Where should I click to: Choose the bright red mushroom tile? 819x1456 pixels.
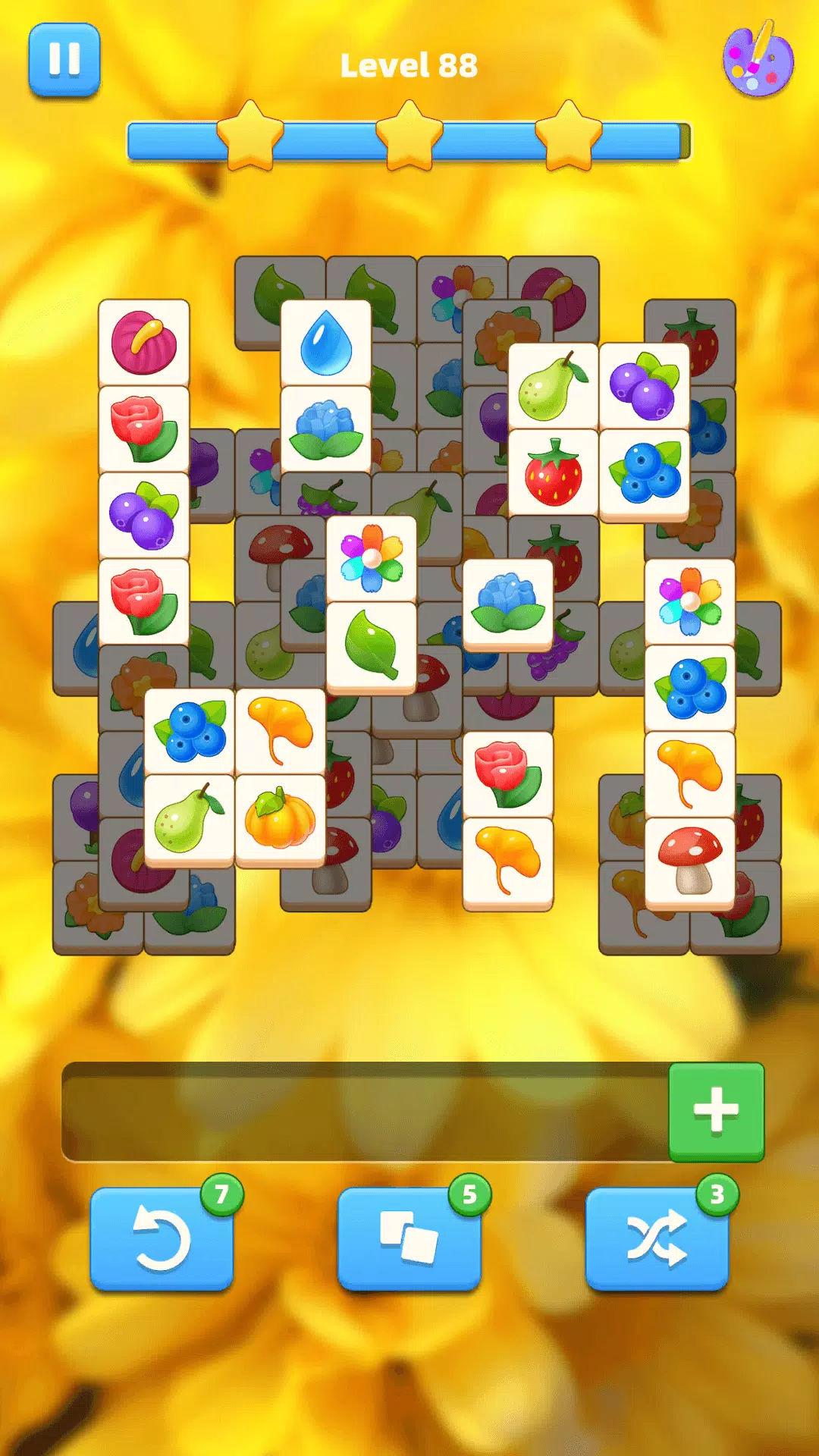pos(689,861)
